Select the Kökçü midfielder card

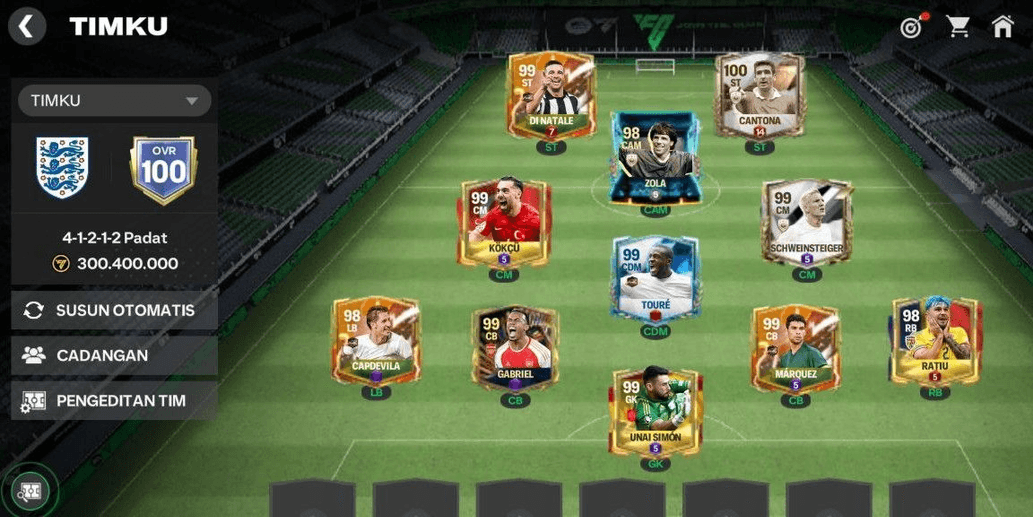click(504, 222)
